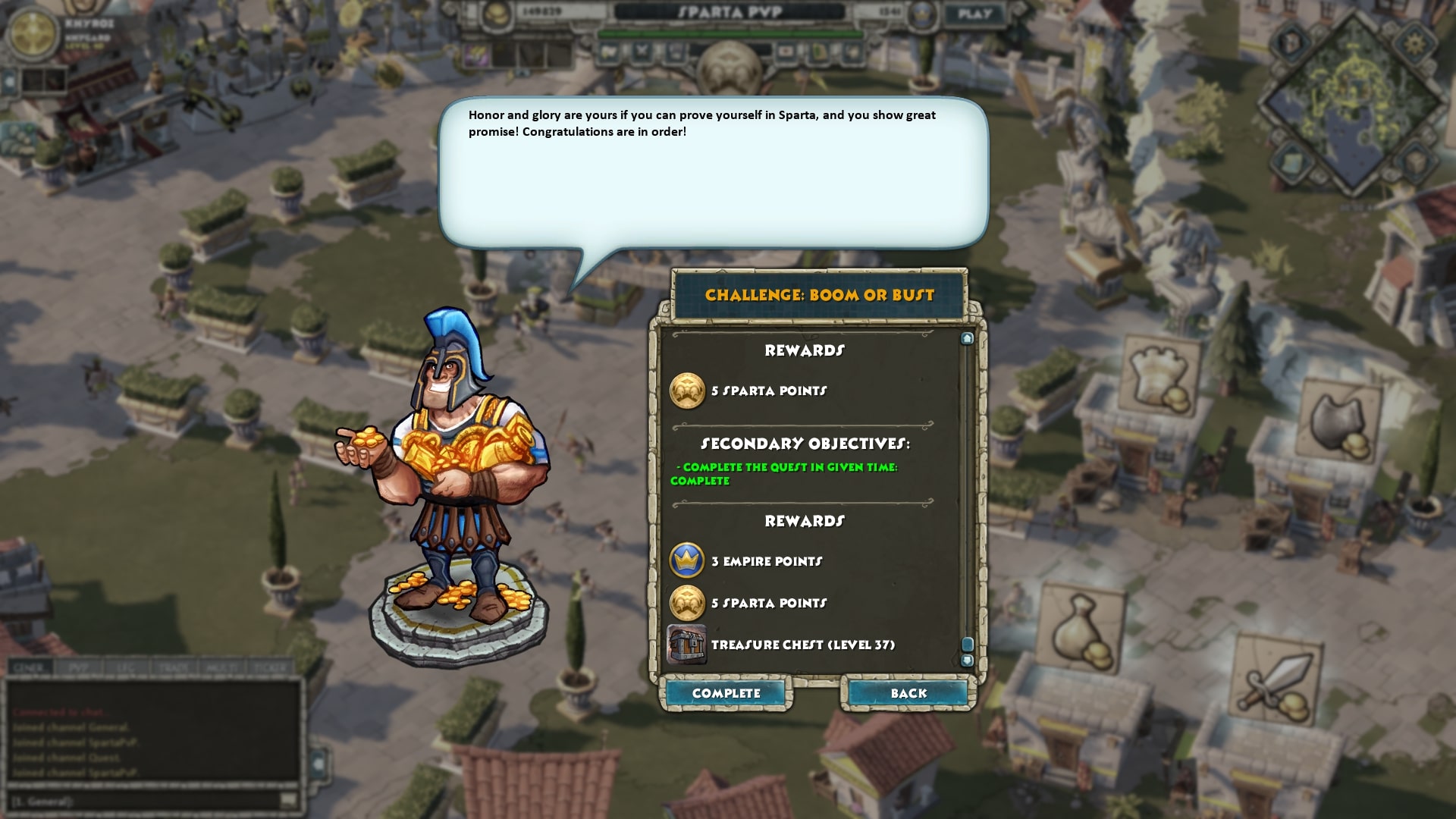Select the Empire Points crown reward icon
Viewport: 1456px width, 819px height.
(x=687, y=561)
